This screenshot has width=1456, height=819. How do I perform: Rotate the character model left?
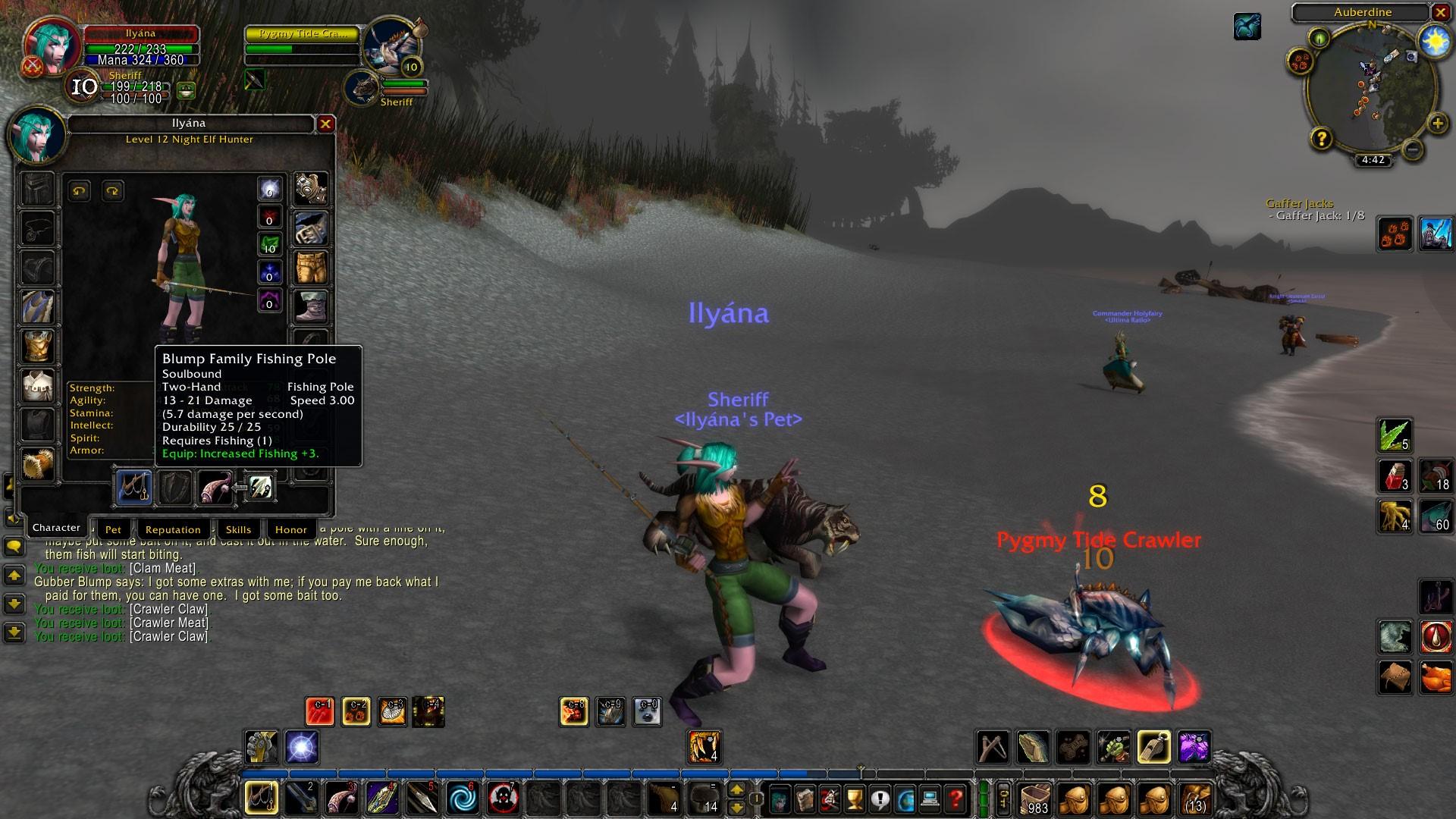pyautogui.click(x=80, y=191)
